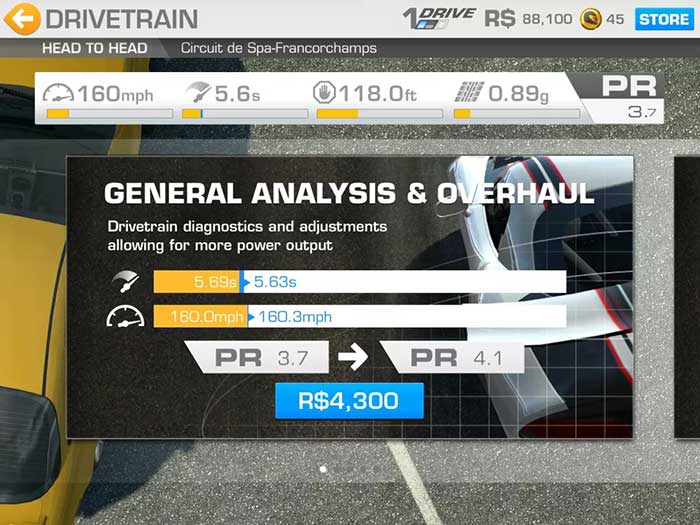700x525 pixels.
Task: Go back using the orange arrow
Action: pyautogui.click(x=22, y=18)
